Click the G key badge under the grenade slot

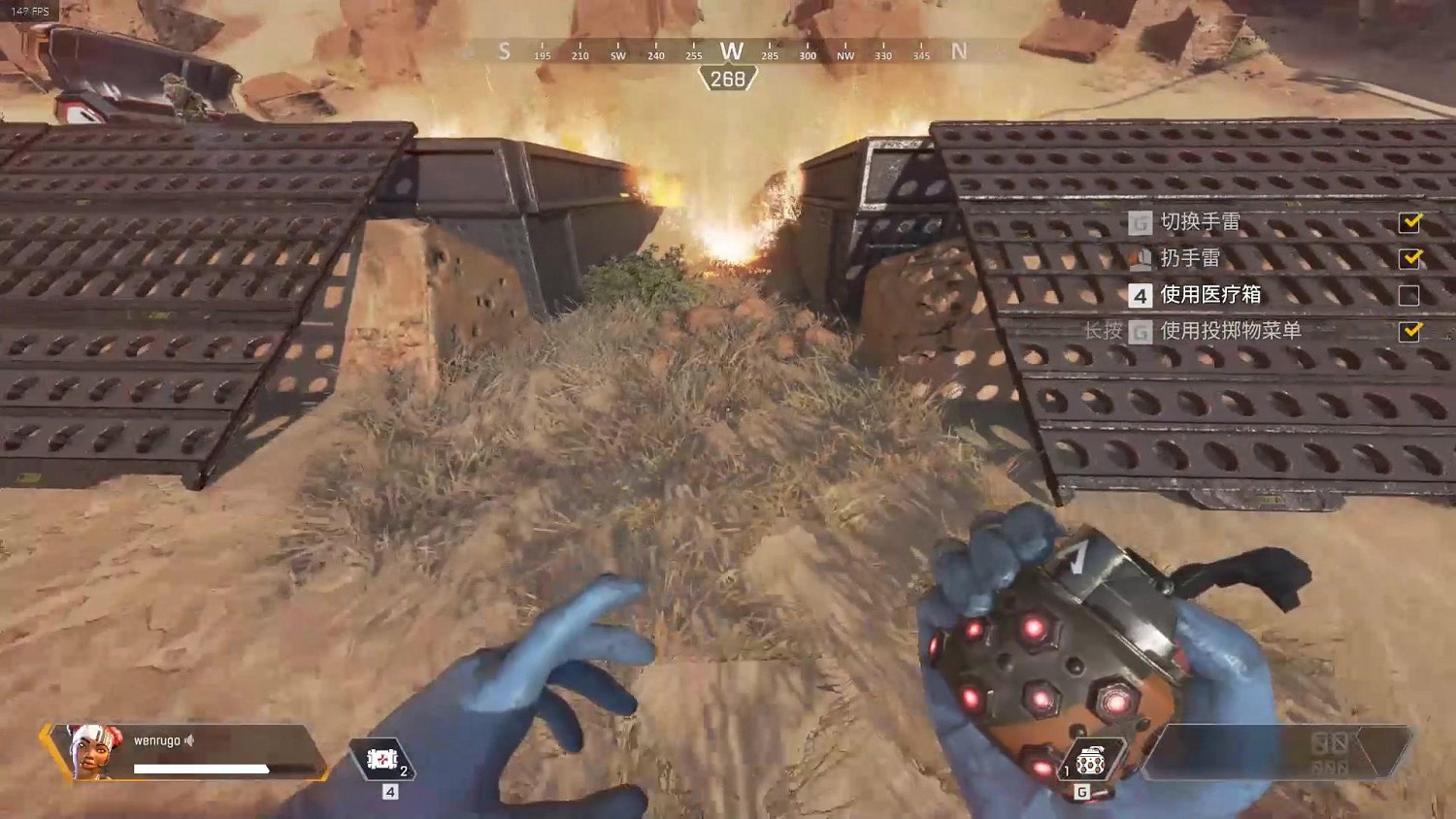(x=1083, y=791)
